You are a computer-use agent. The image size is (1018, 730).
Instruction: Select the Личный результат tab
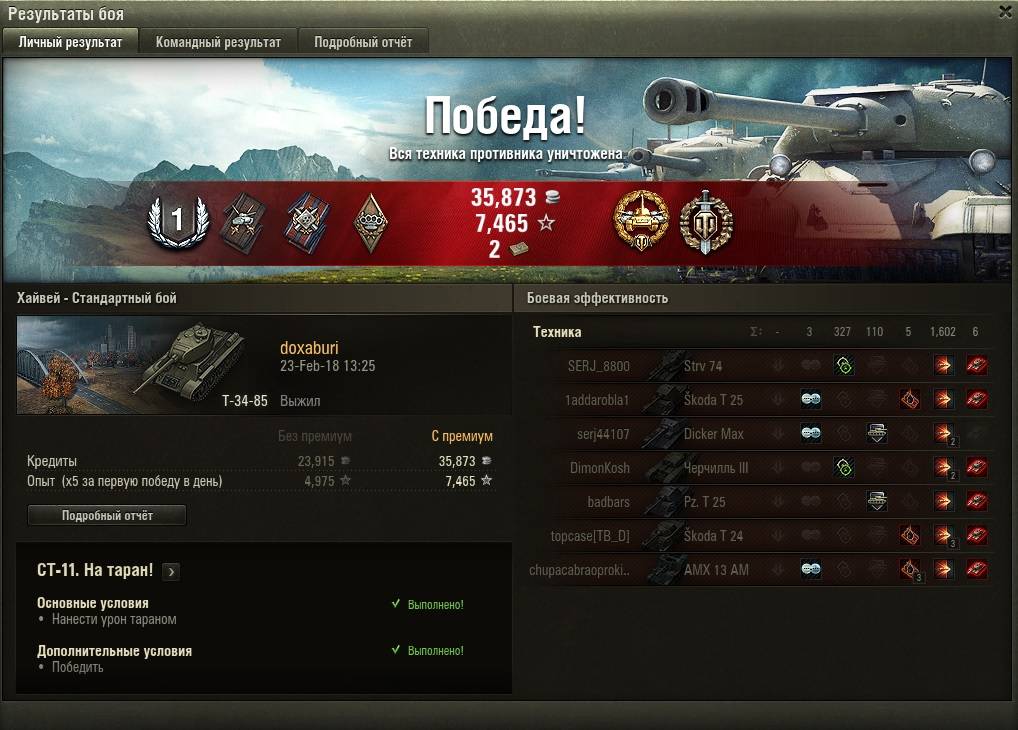(x=70, y=42)
